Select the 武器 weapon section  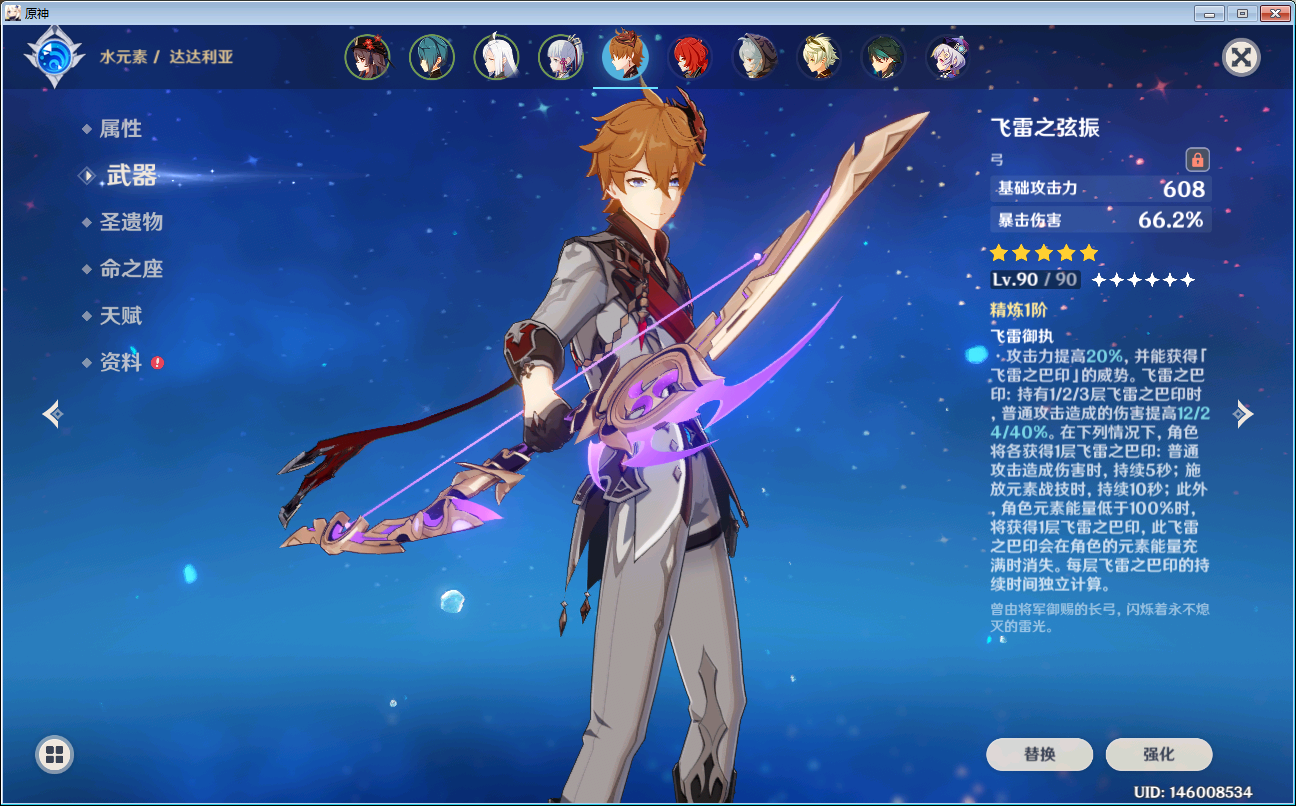[131, 176]
